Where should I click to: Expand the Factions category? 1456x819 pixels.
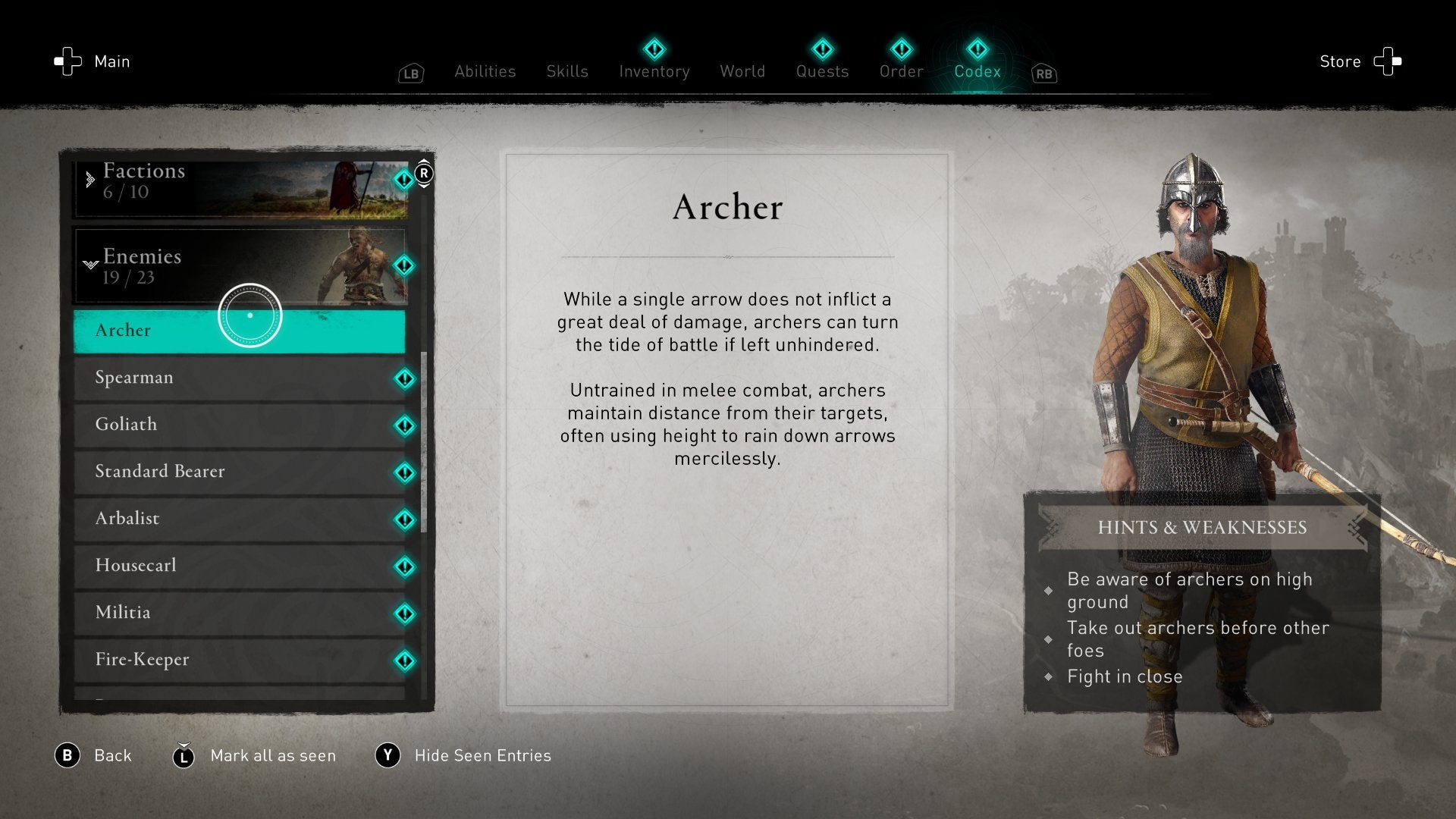pyautogui.click(x=227, y=182)
